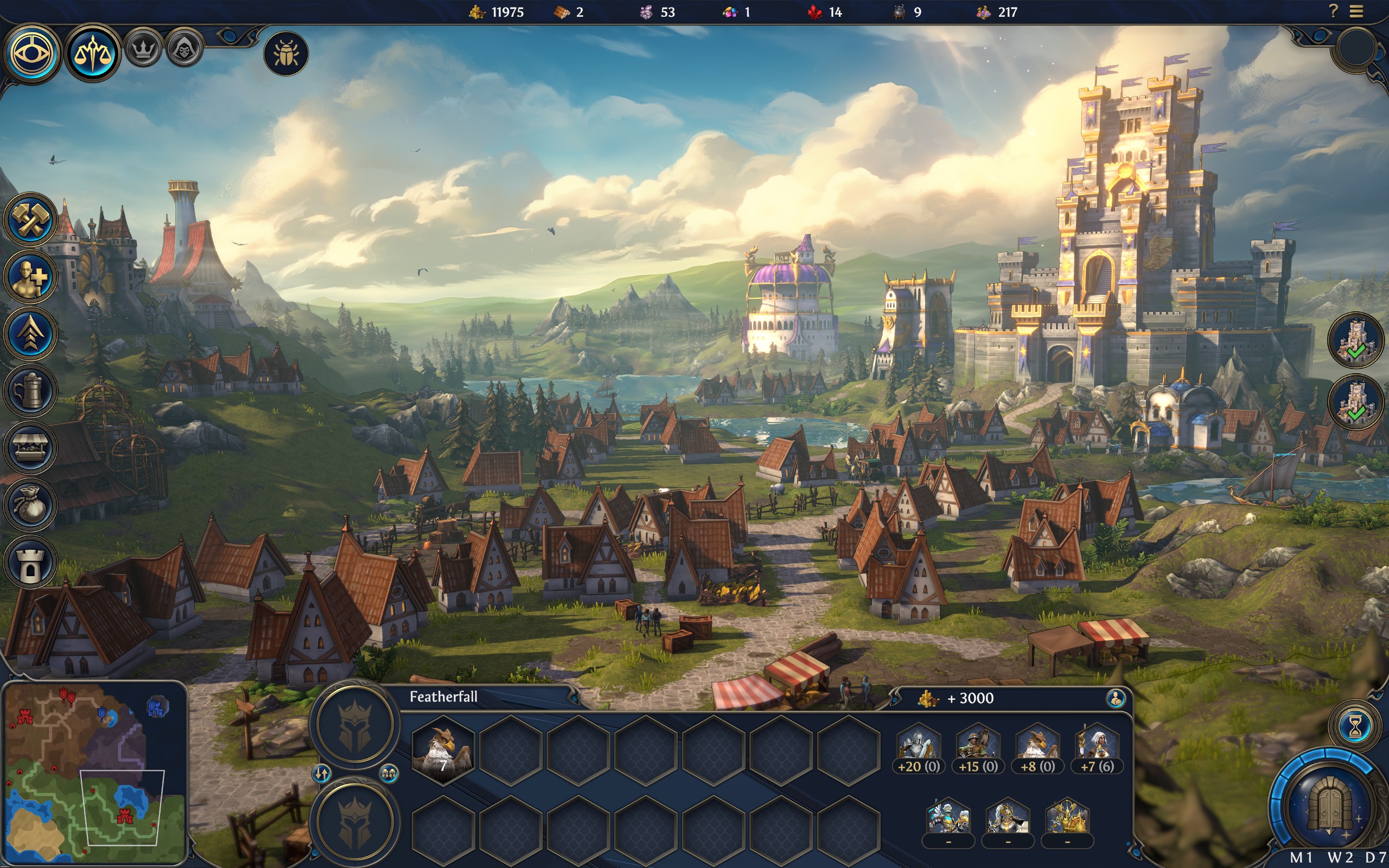Click the scarab beetle icon
Image resolution: width=1389 pixels, height=868 pixels.
(285, 54)
